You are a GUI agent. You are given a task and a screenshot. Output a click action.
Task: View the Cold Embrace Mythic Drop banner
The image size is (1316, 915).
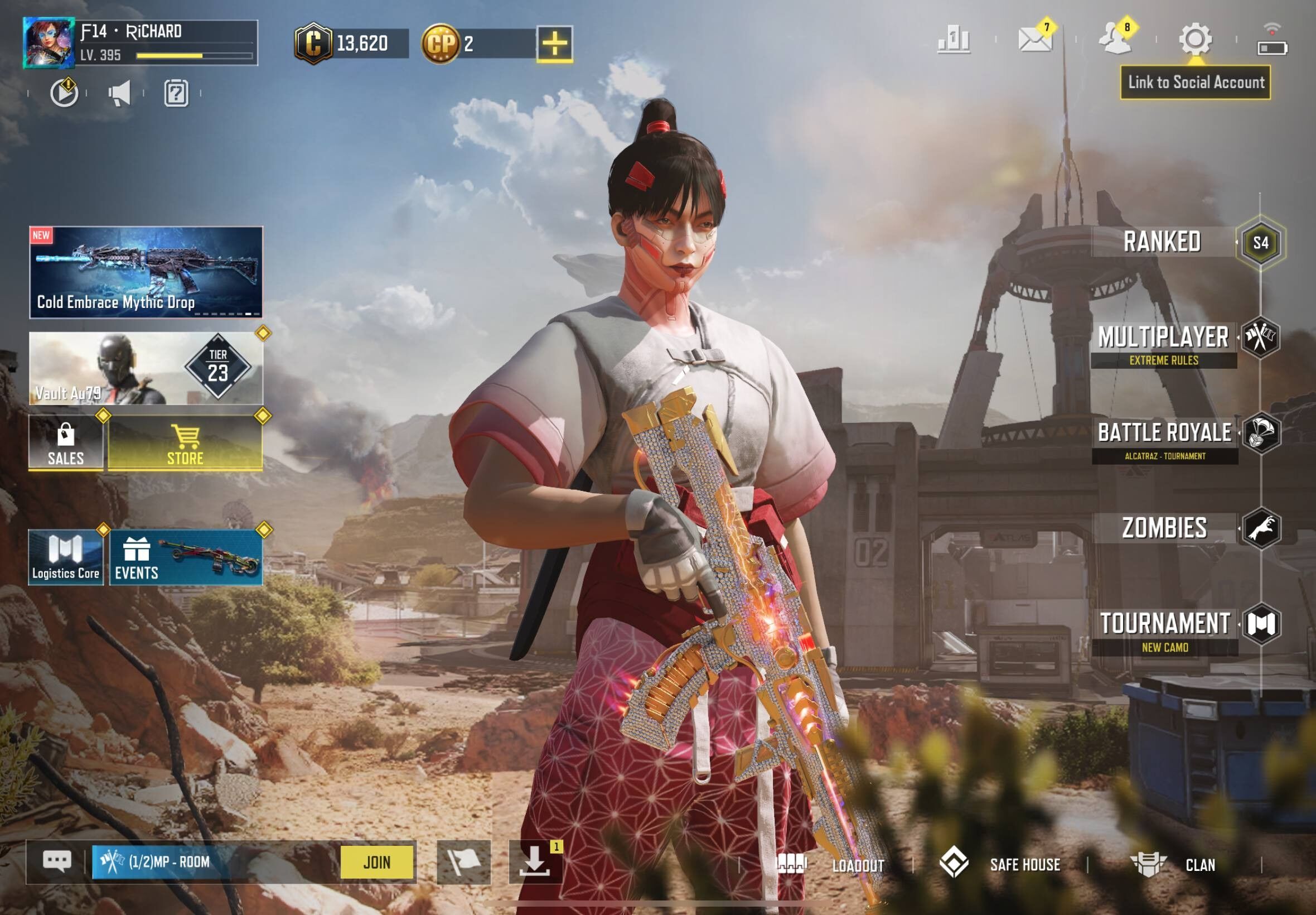[x=146, y=272]
